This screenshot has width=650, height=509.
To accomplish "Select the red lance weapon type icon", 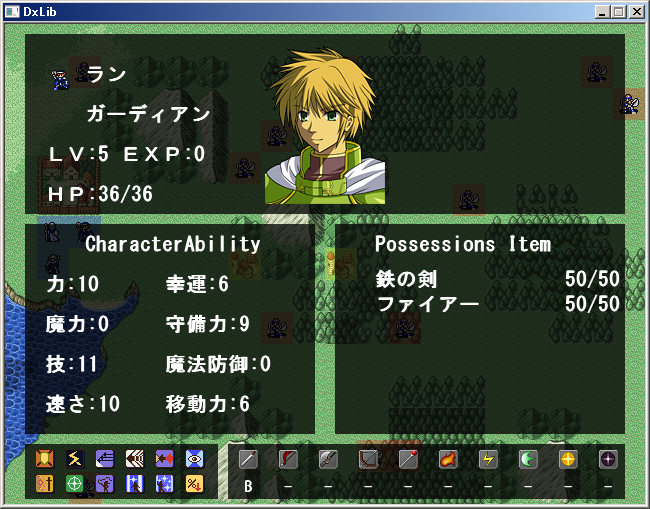I will click(x=288, y=459).
